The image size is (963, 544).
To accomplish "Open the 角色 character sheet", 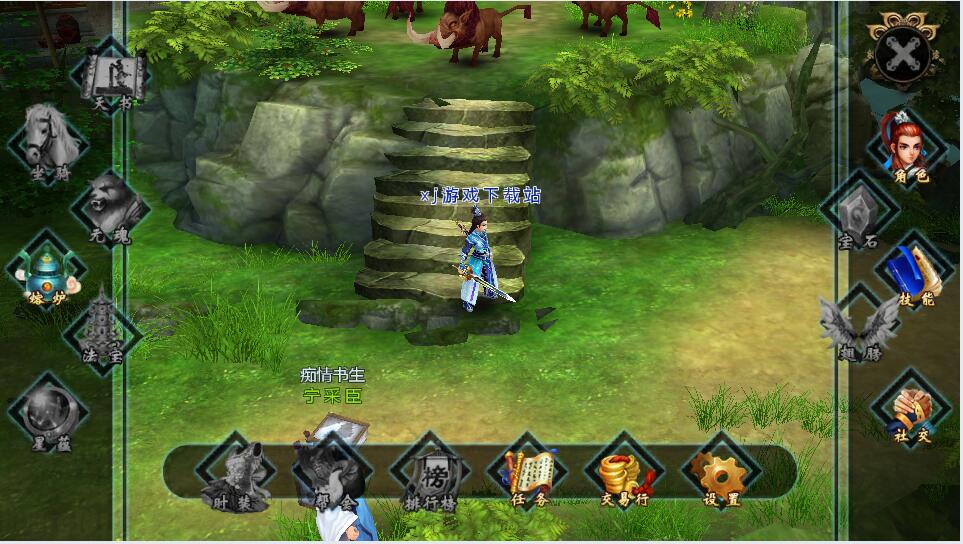I will (x=908, y=147).
